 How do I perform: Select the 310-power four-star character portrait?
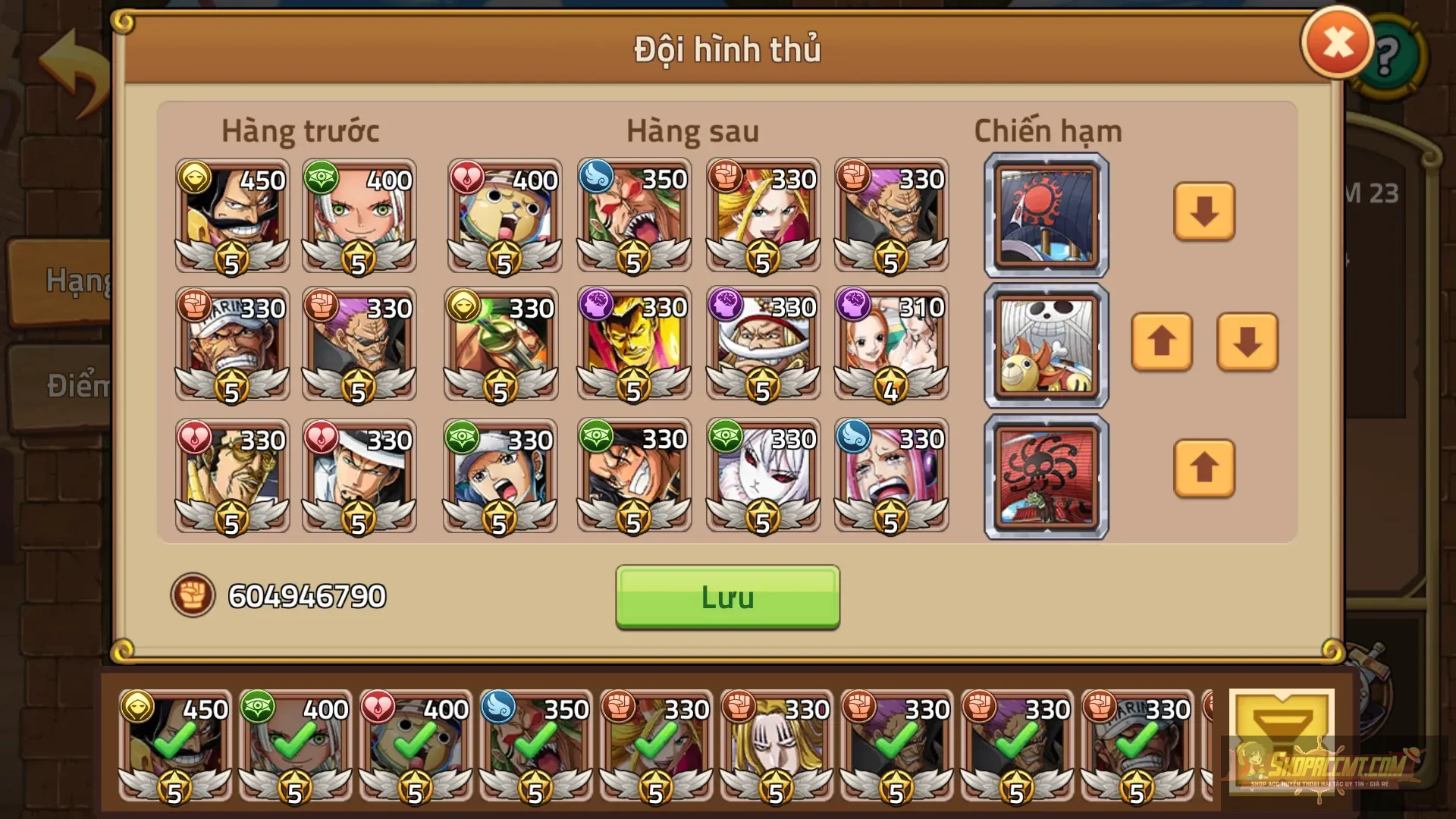click(x=891, y=345)
